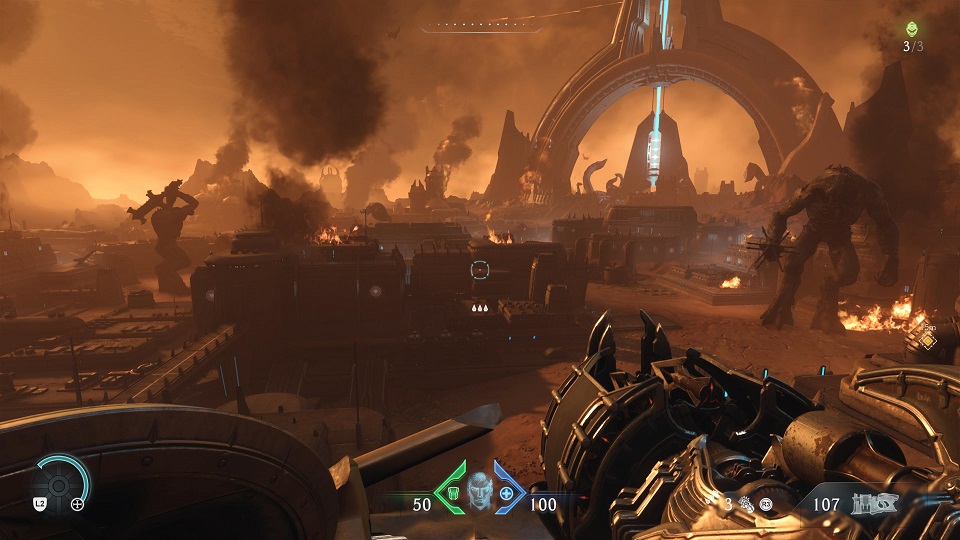Click the gold diamond objective marker
The image size is (960, 540).
(926, 341)
